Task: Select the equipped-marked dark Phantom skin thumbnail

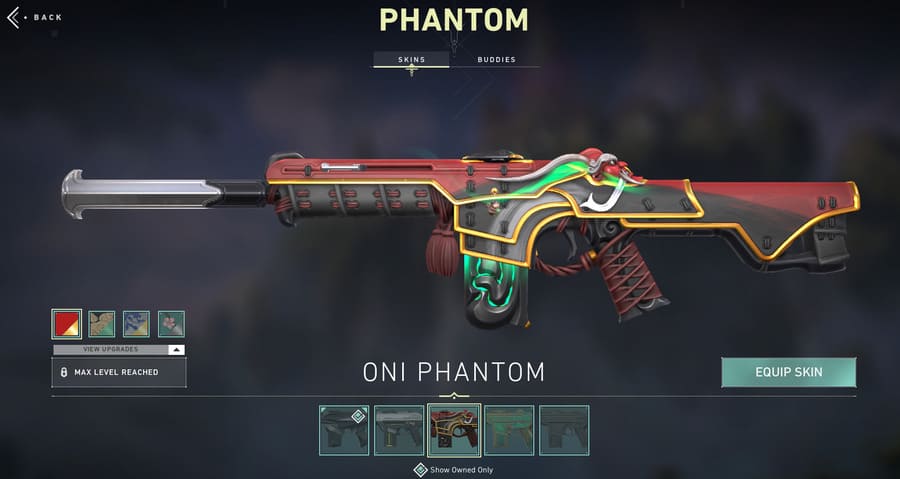Action: (x=344, y=430)
